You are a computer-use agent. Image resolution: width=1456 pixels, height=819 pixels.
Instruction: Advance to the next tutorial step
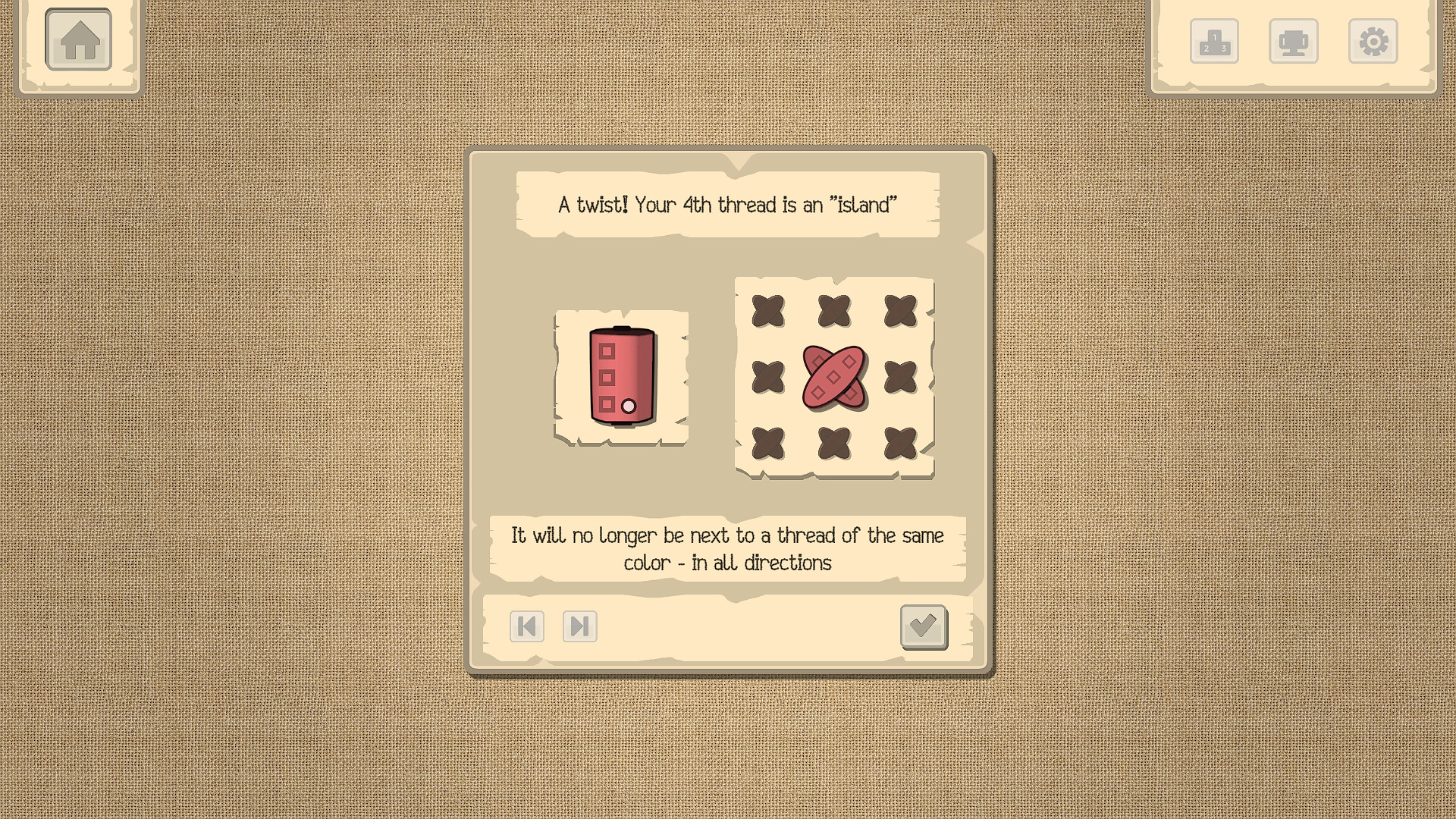click(x=579, y=627)
